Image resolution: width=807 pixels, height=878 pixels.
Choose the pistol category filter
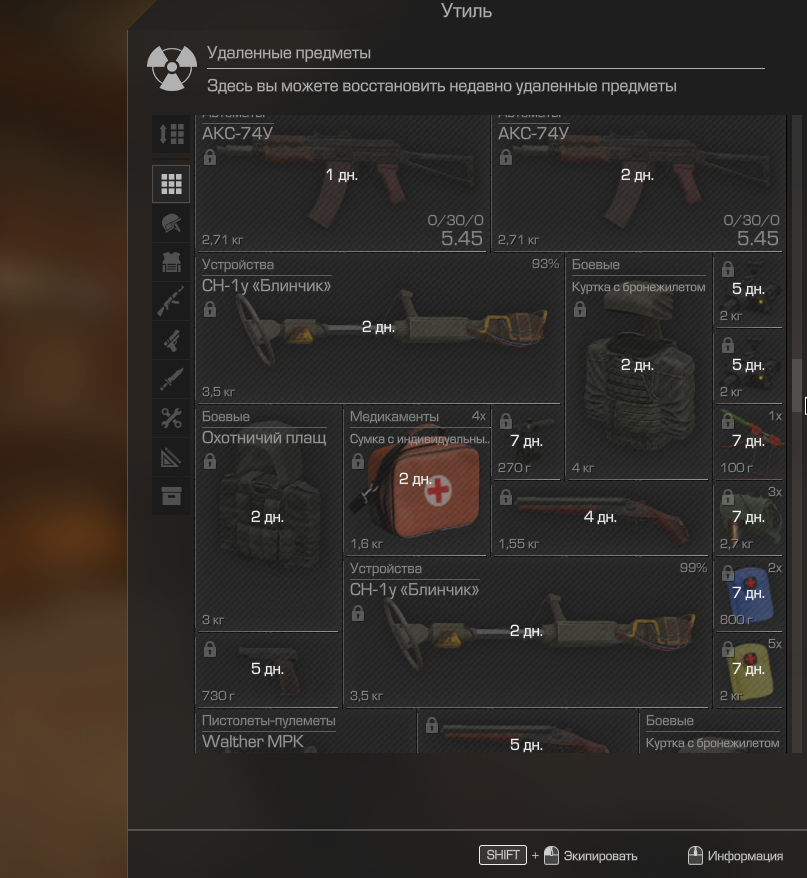pyautogui.click(x=171, y=341)
